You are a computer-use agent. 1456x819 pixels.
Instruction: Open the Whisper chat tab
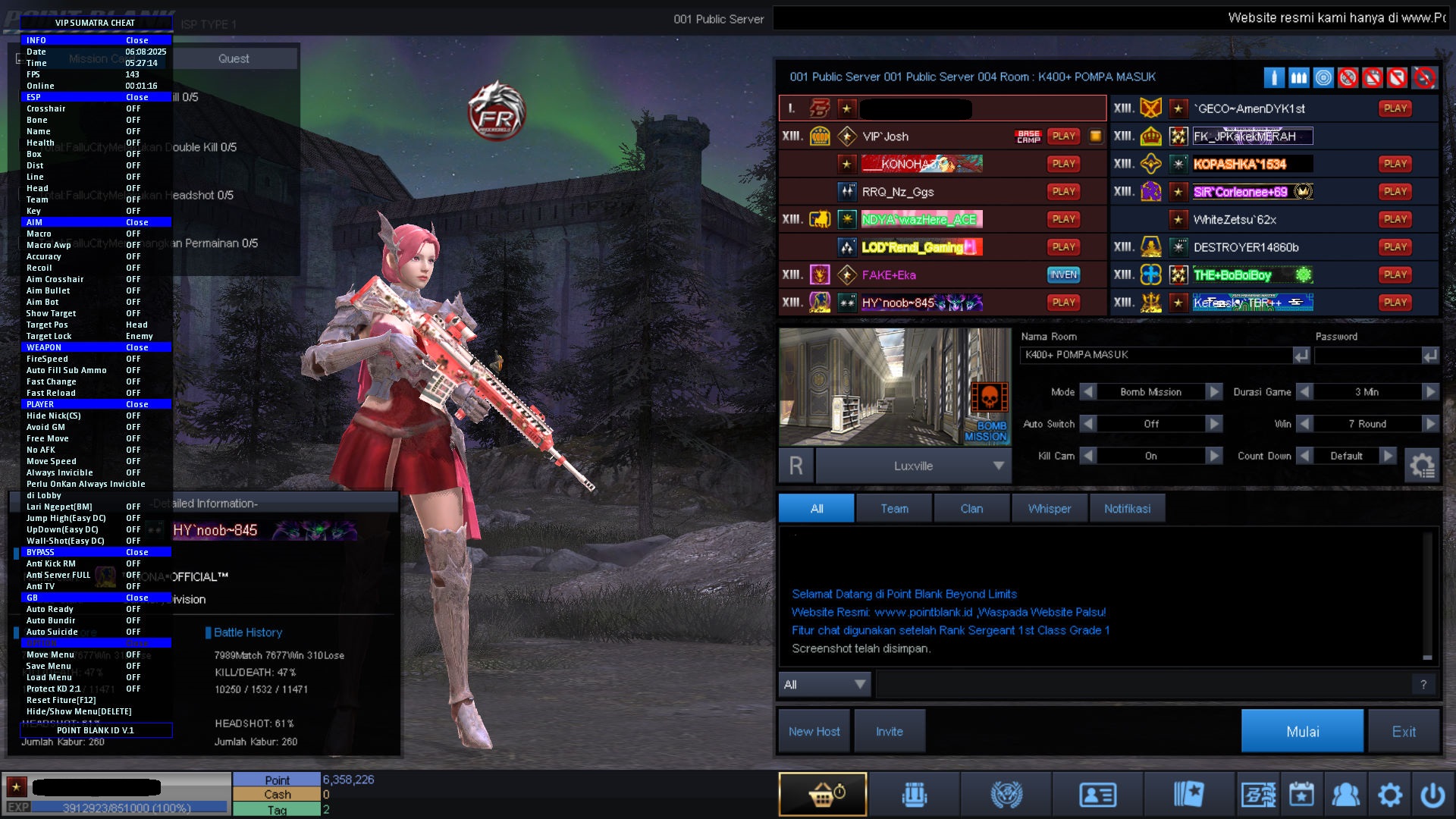click(1049, 508)
